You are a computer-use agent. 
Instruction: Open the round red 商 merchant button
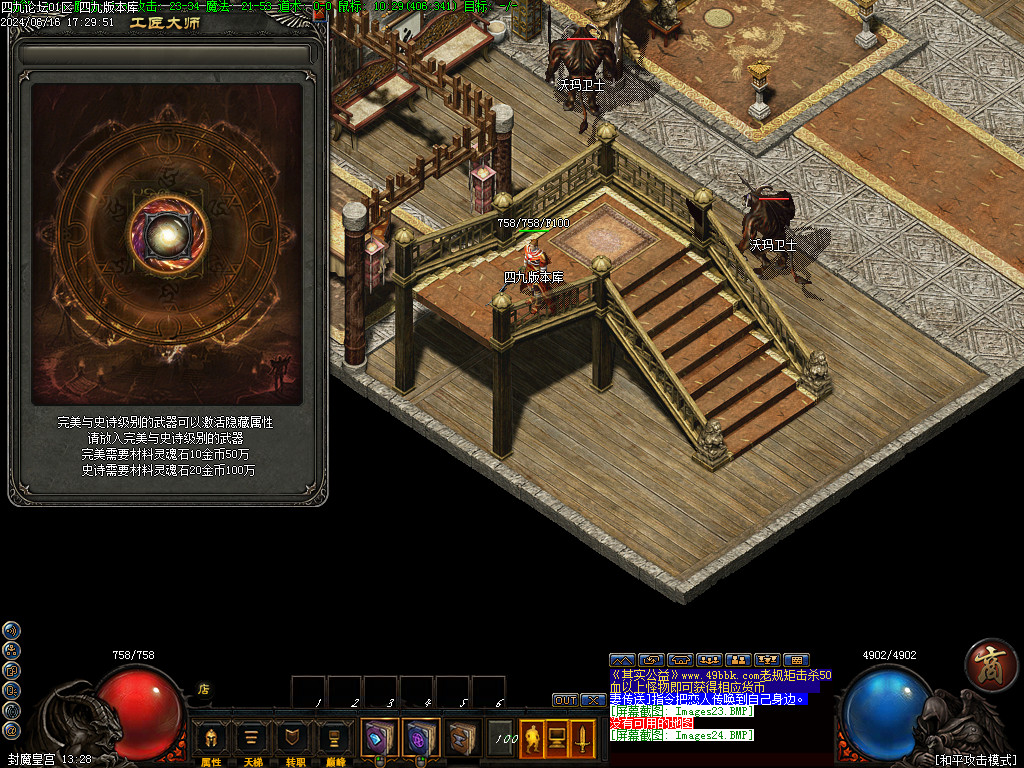click(x=991, y=665)
